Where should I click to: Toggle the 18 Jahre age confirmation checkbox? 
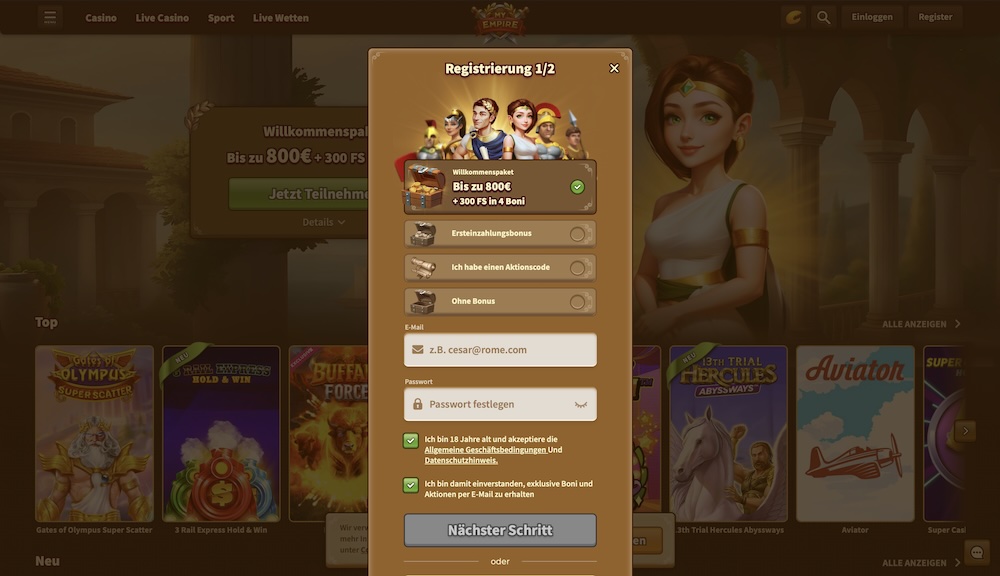coord(411,441)
